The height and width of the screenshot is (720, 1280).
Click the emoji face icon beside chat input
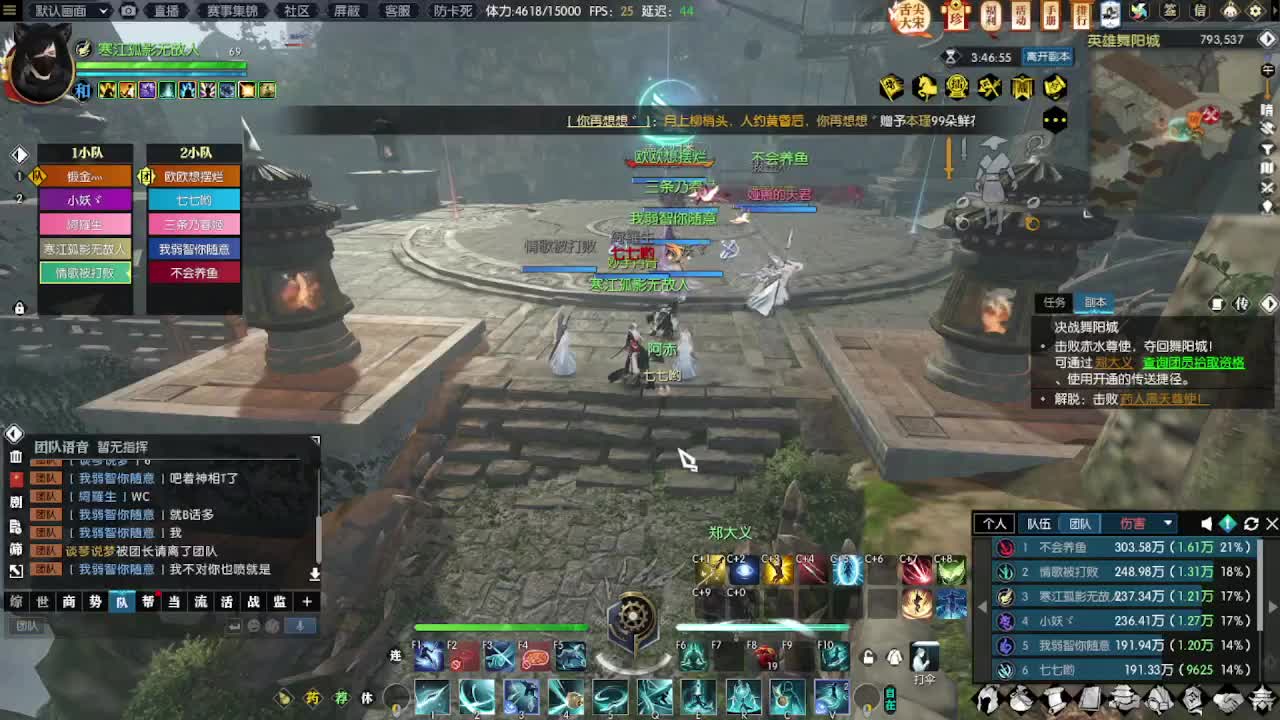(x=255, y=626)
